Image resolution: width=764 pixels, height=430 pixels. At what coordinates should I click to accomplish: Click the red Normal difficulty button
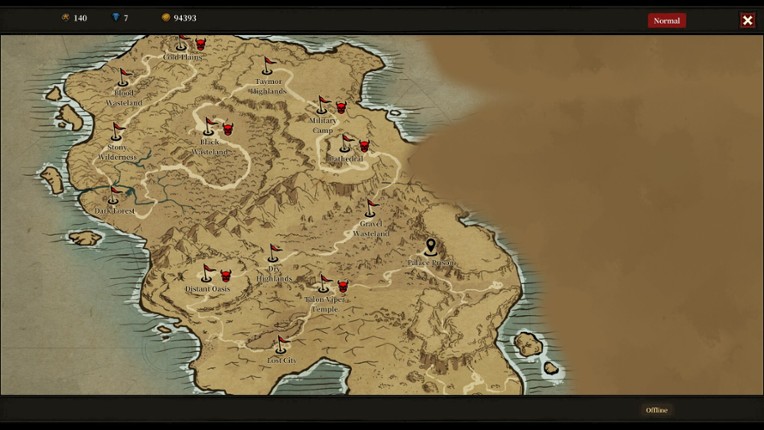pyautogui.click(x=666, y=20)
